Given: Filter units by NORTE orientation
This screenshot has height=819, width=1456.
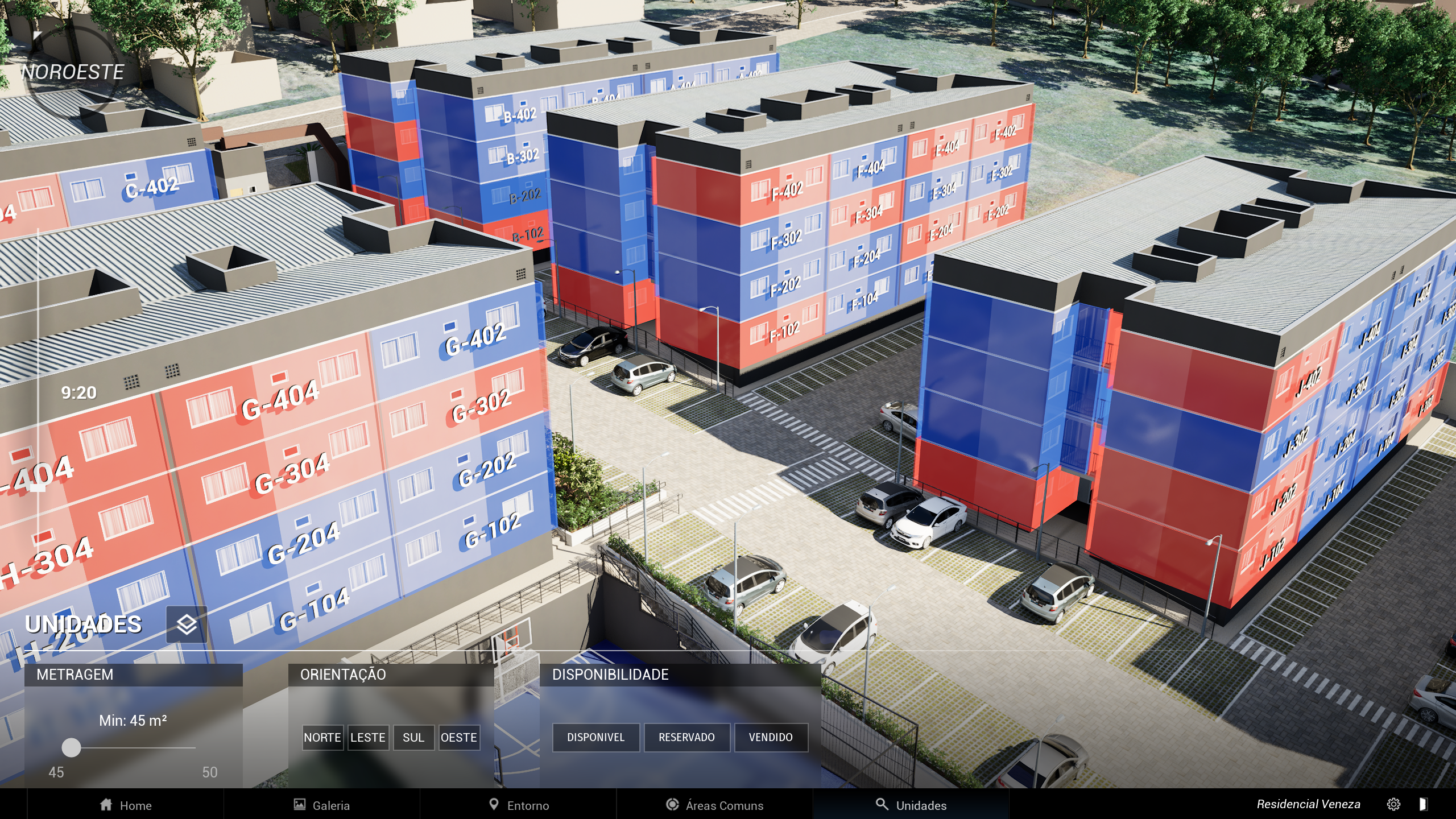Looking at the screenshot, I should [322, 738].
